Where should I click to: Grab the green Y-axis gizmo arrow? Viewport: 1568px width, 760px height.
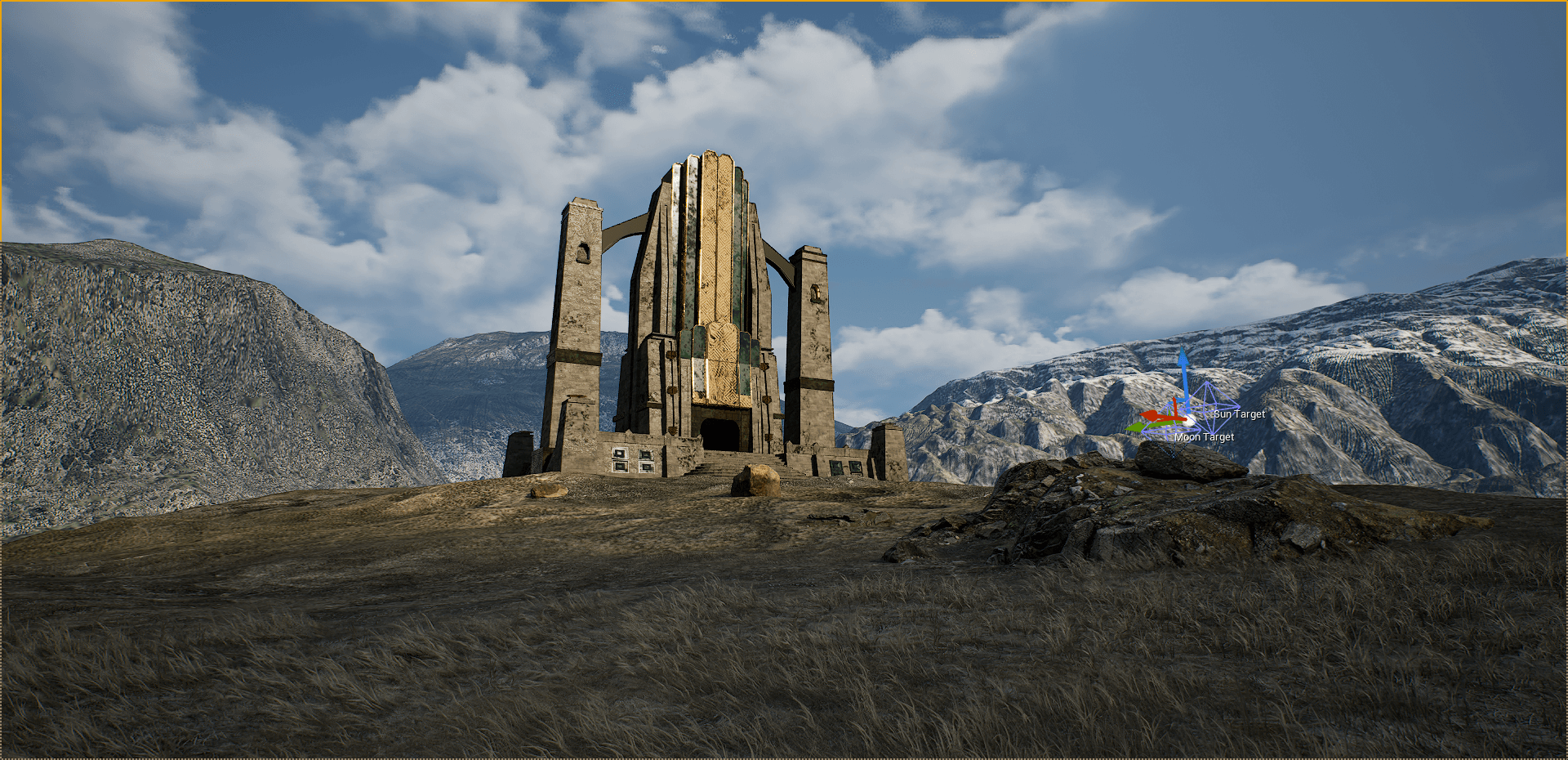pyautogui.click(x=1138, y=427)
